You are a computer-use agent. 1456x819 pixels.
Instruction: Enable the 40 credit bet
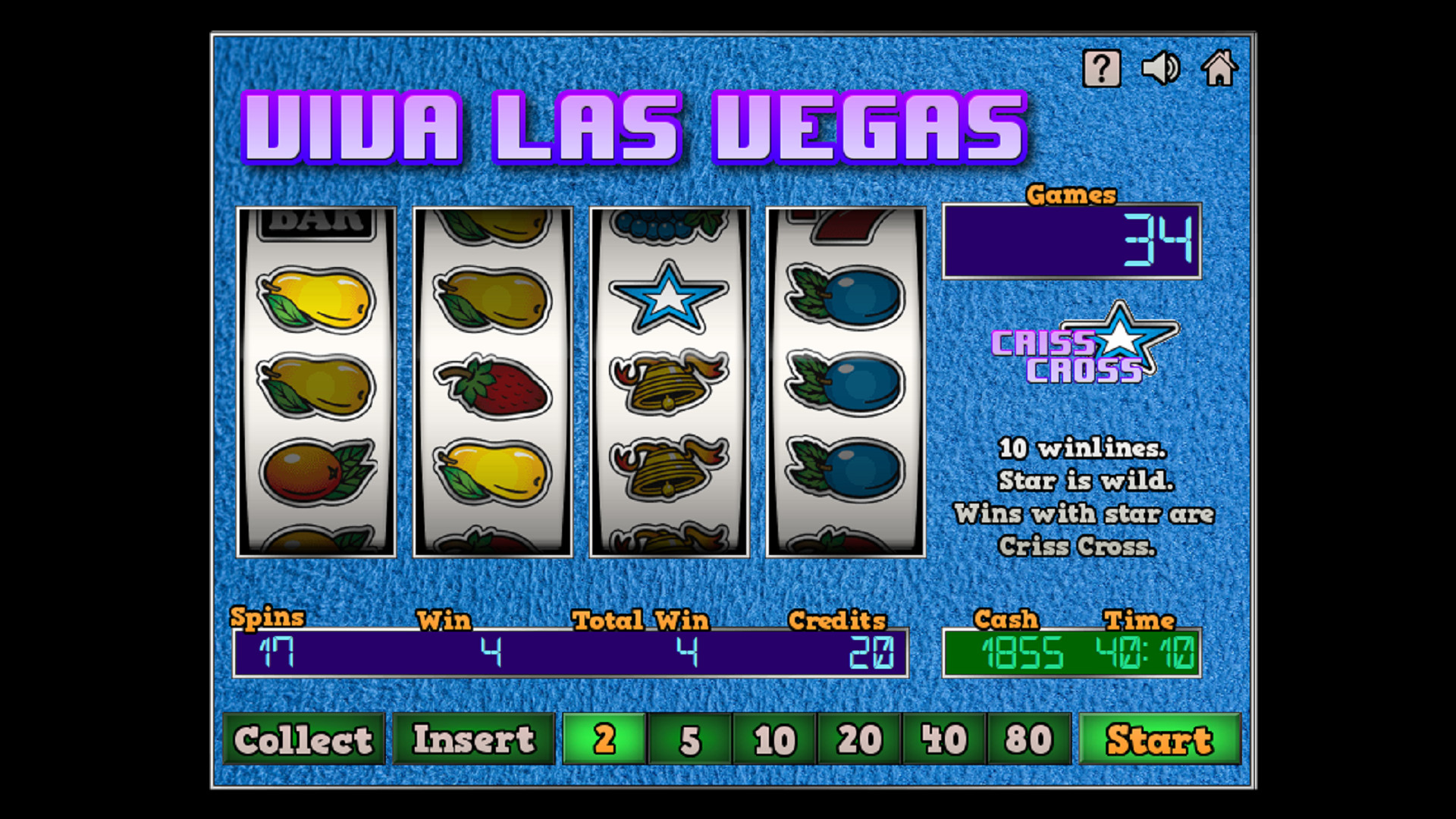[943, 739]
